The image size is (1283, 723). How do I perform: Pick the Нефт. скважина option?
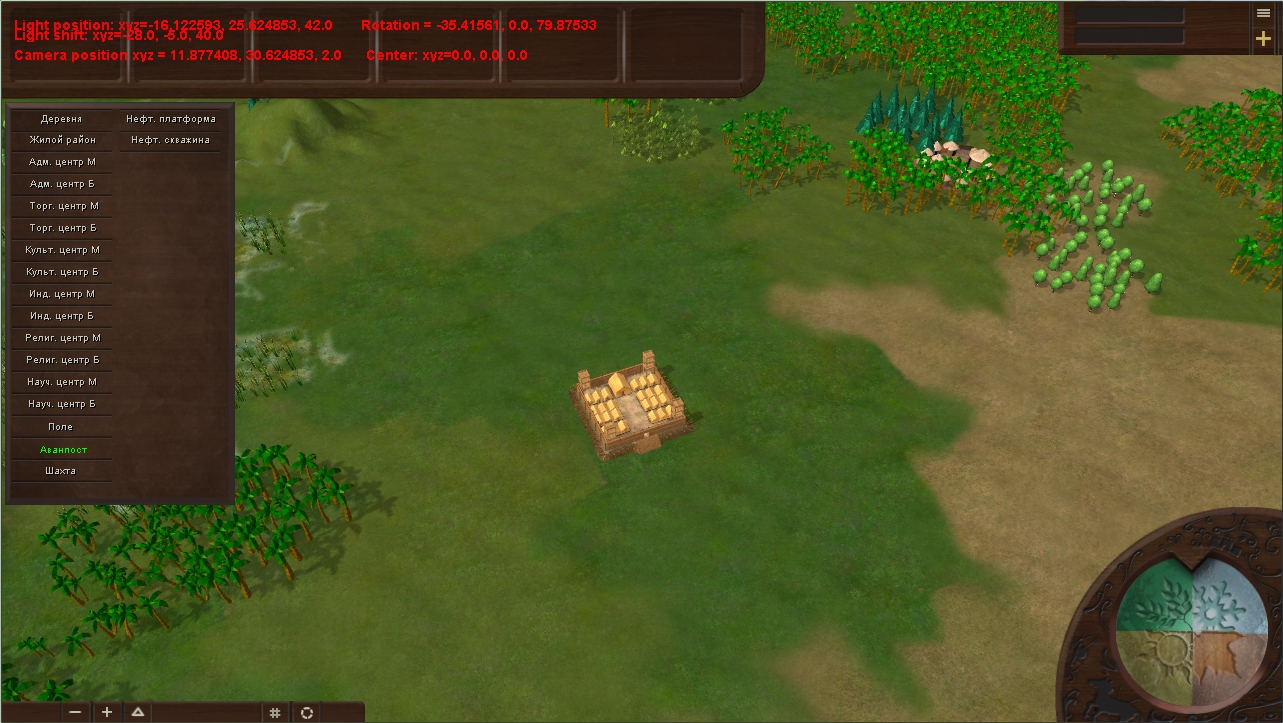170,141
